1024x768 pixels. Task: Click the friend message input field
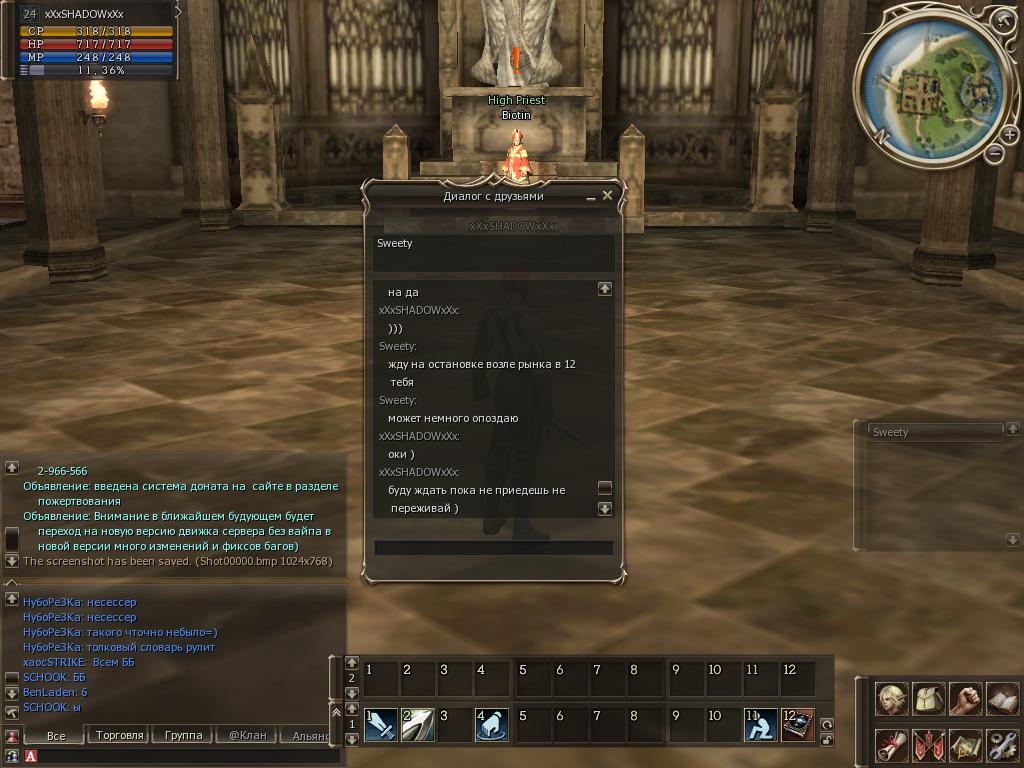(493, 548)
